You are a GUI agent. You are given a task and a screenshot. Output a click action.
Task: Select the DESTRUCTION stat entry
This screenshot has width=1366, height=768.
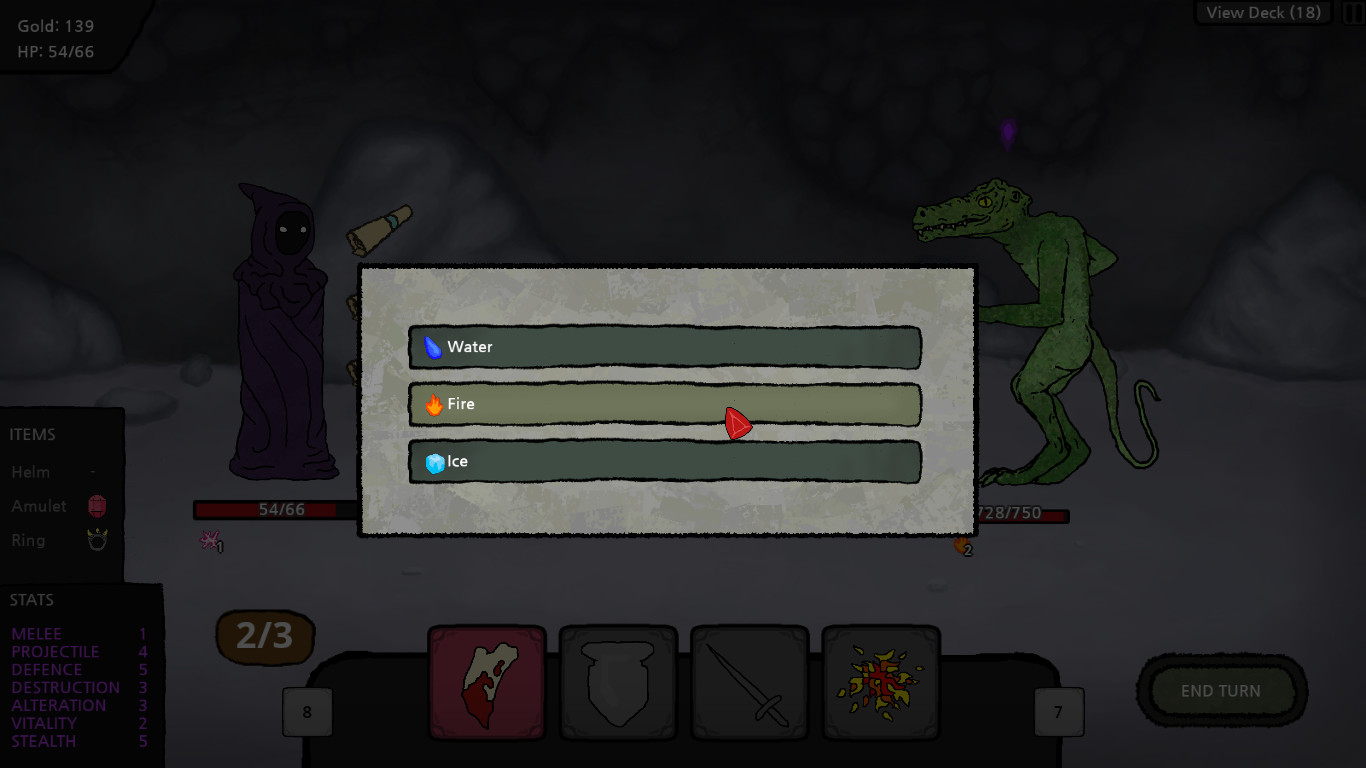pos(64,687)
